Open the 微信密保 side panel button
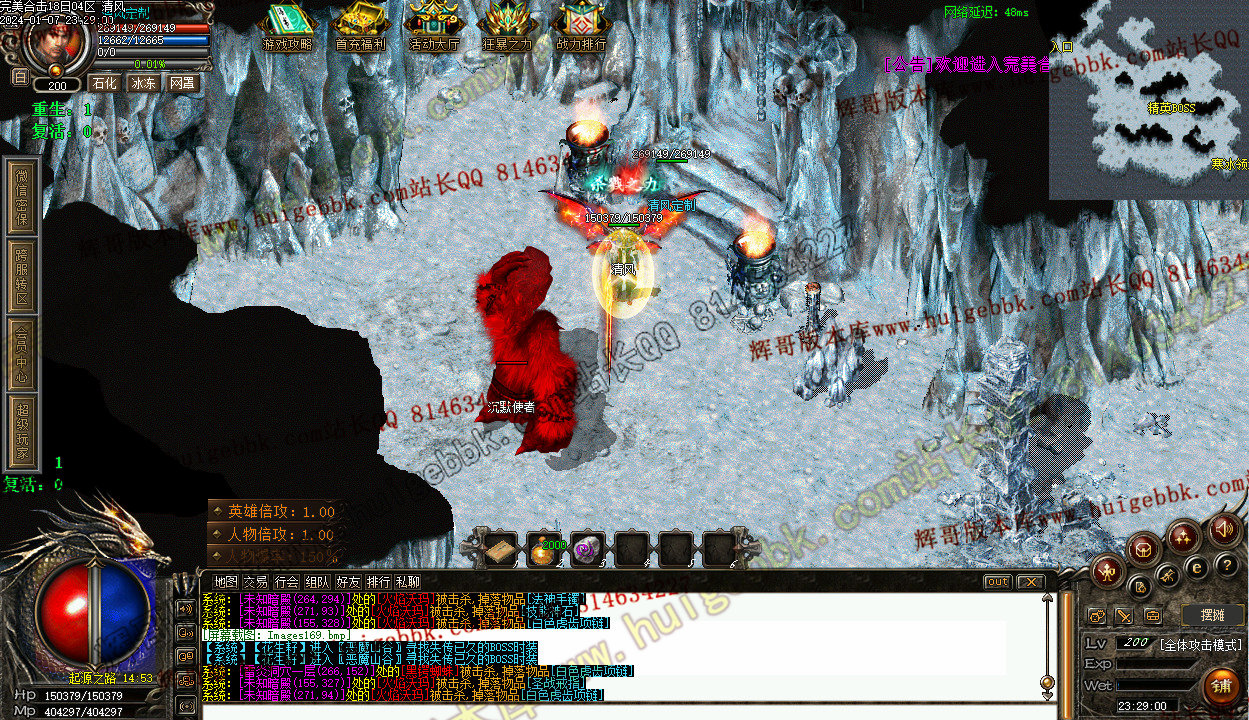 tap(22, 196)
